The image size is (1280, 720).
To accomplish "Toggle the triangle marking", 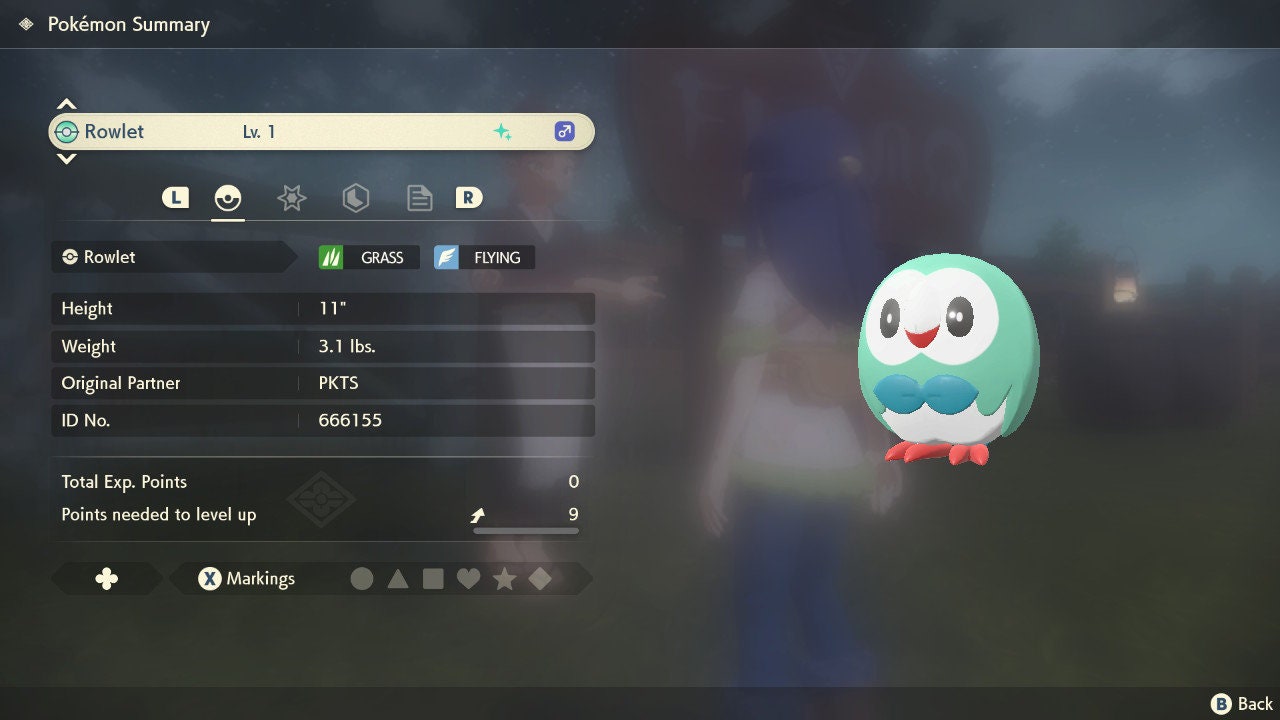I will click(x=398, y=579).
